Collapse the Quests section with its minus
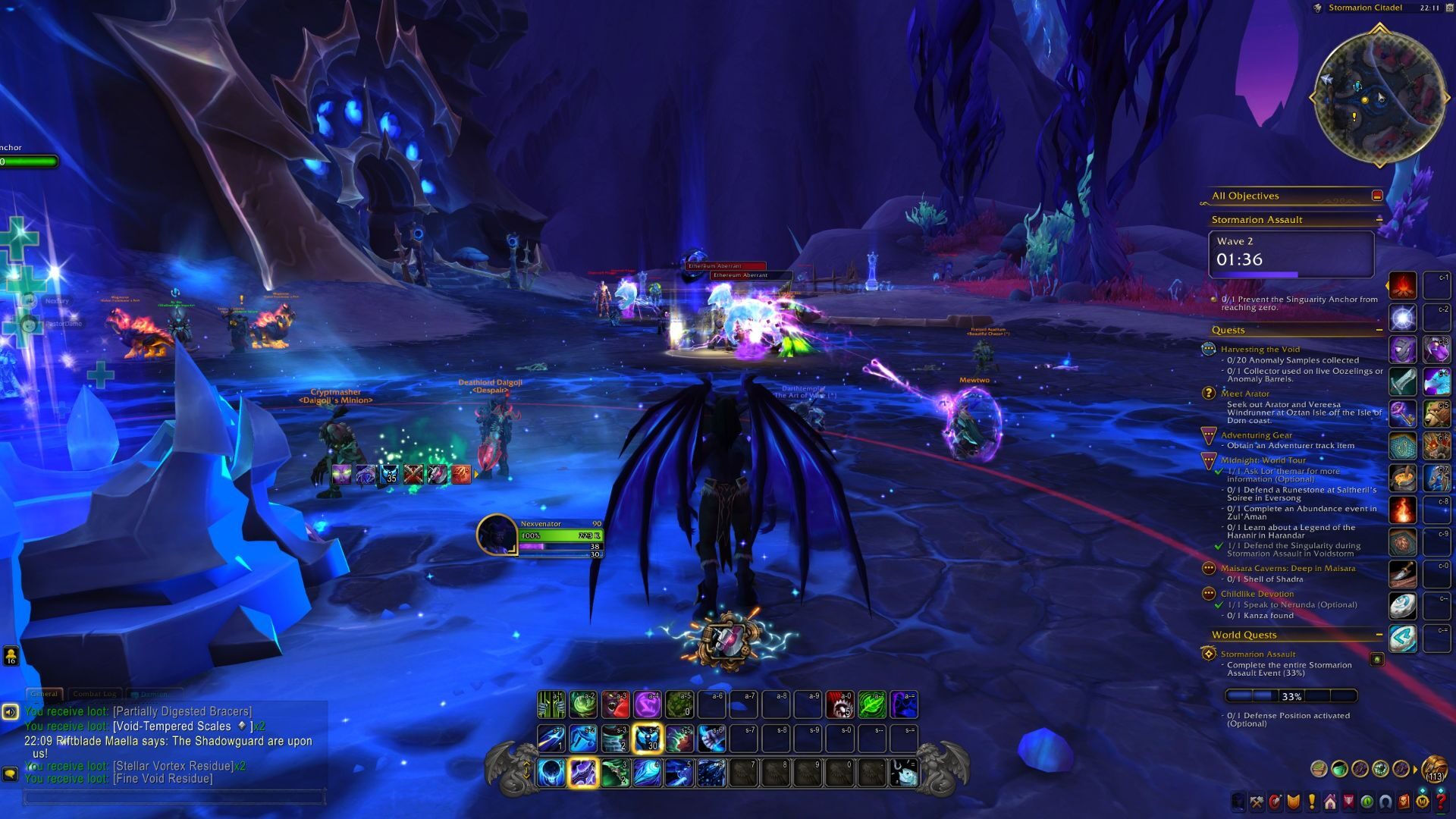Screen dimensions: 1456x819 coord(1379,329)
